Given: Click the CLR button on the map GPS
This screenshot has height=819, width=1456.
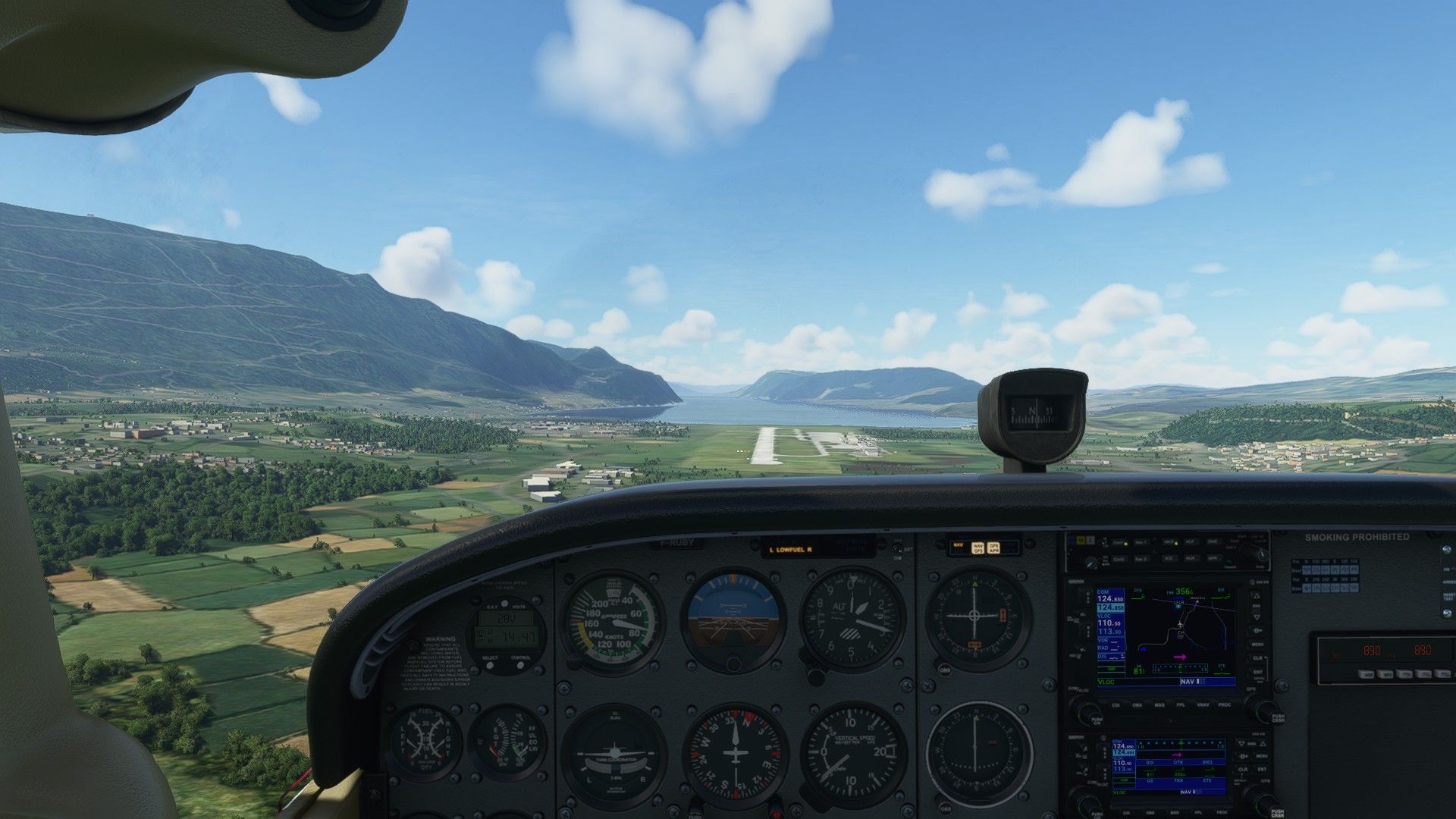Looking at the screenshot, I should [1257, 657].
